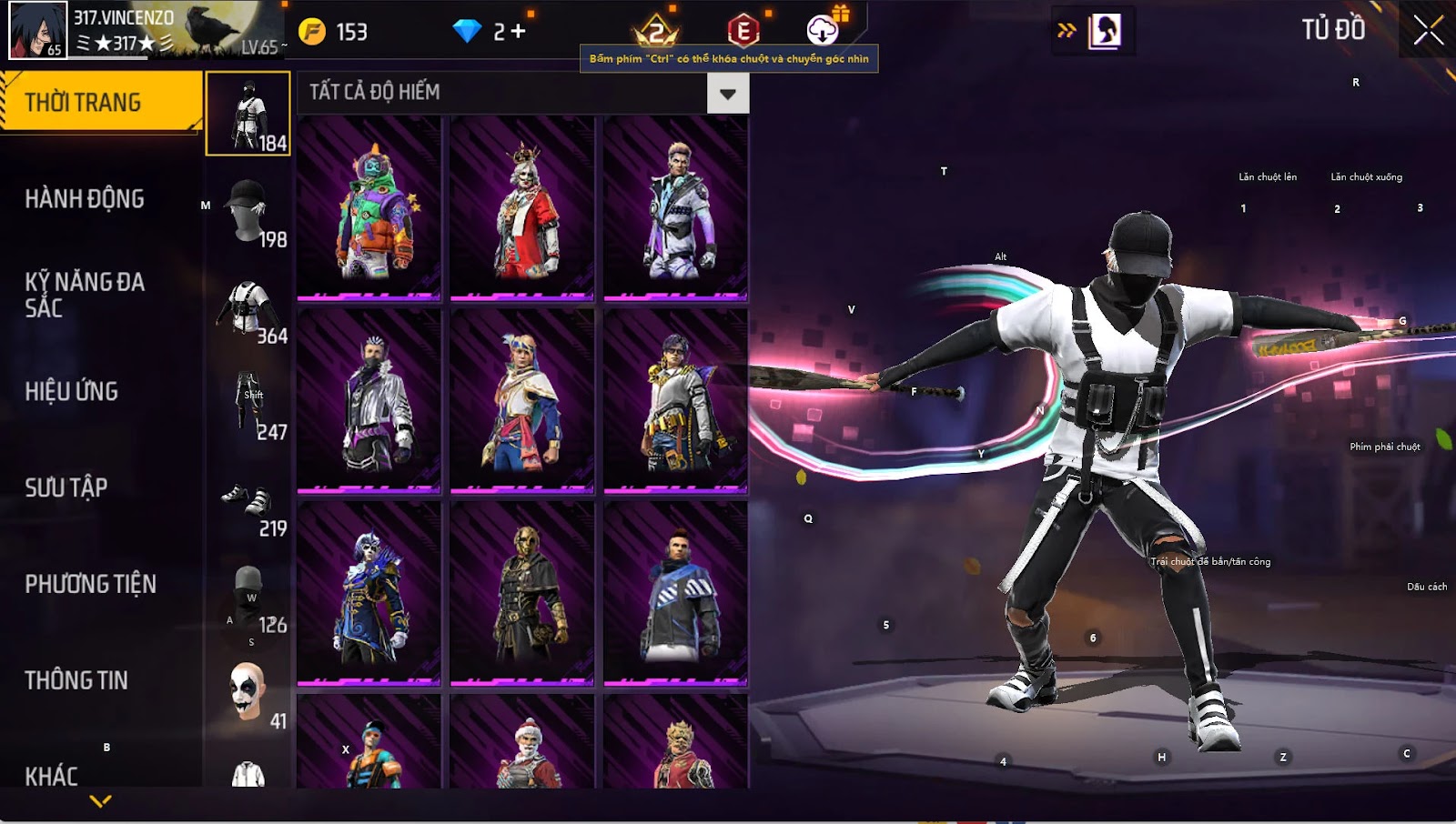This screenshot has width=1456, height=824.
Task: Choose the pants category (247)
Action: pos(248,404)
